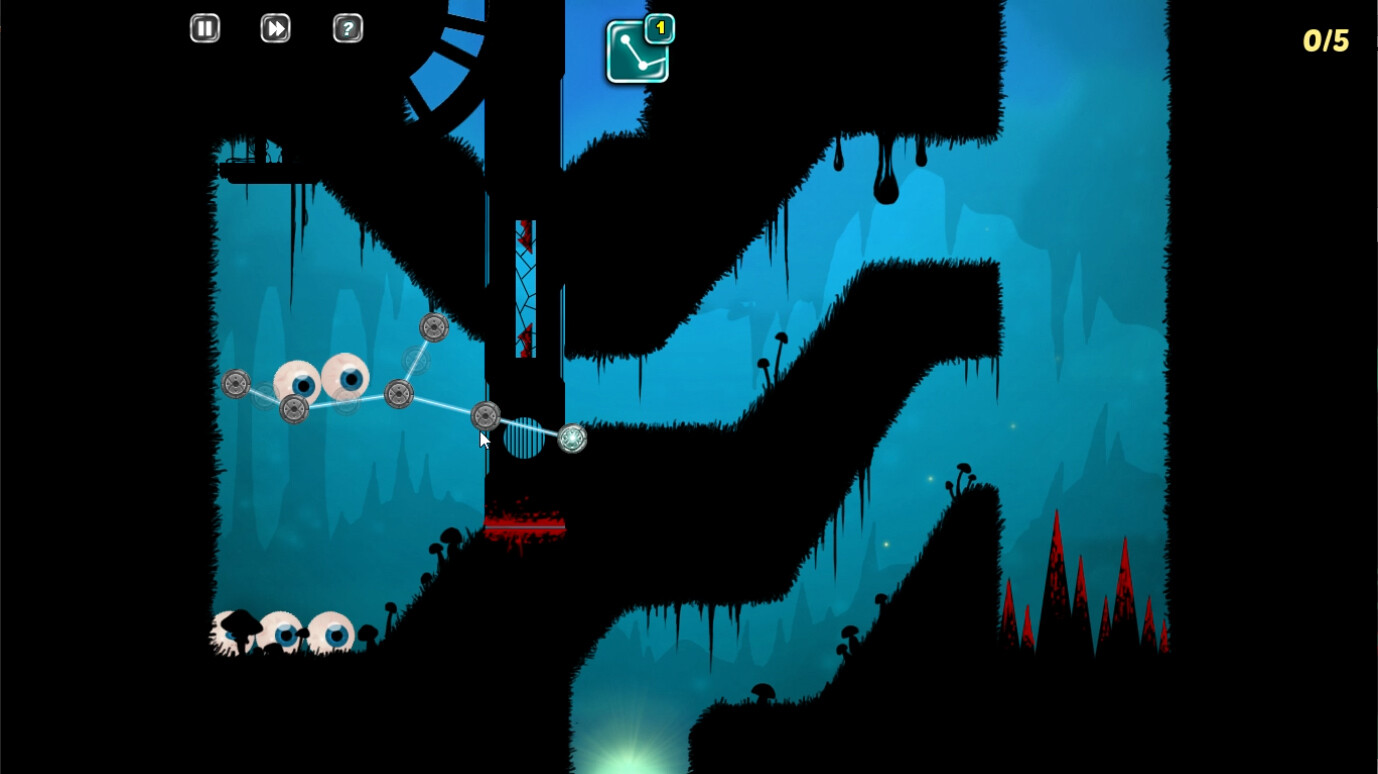The height and width of the screenshot is (774, 1378).
Task: Click the topmost gear anchor node
Action: (434, 326)
